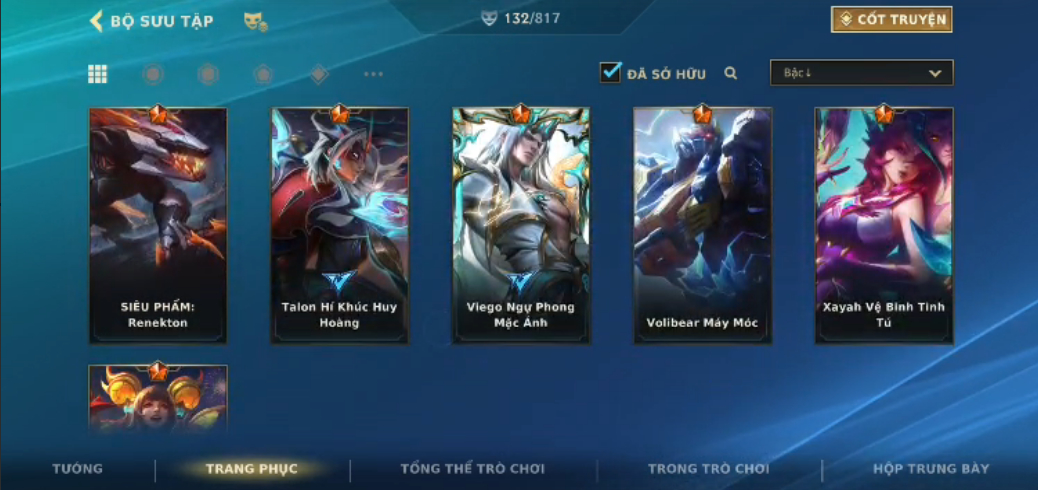The width and height of the screenshot is (1038, 490).
Task: Switch to the Tướng tab
Action: click(x=77, y=469)
